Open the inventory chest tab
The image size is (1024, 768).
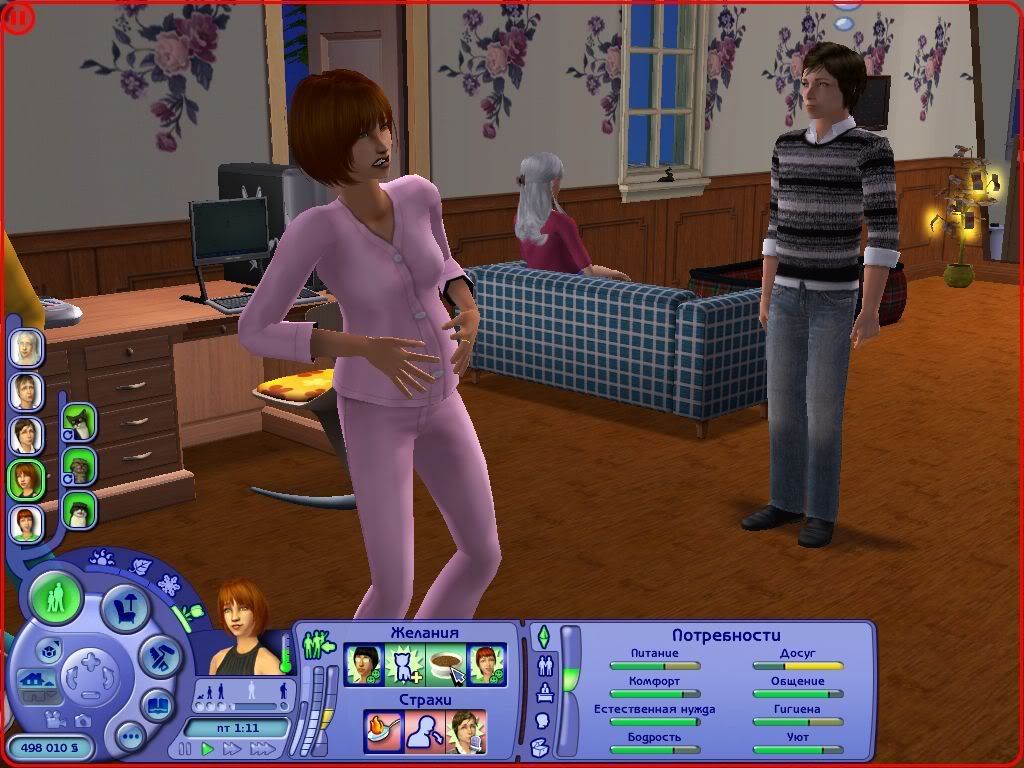541,747
